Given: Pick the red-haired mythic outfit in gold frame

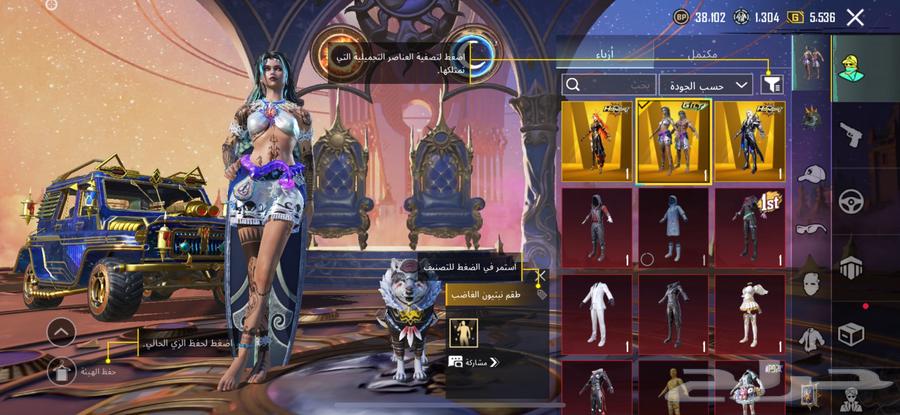Looking at the screenshot, I should click(x=596, y=141).
